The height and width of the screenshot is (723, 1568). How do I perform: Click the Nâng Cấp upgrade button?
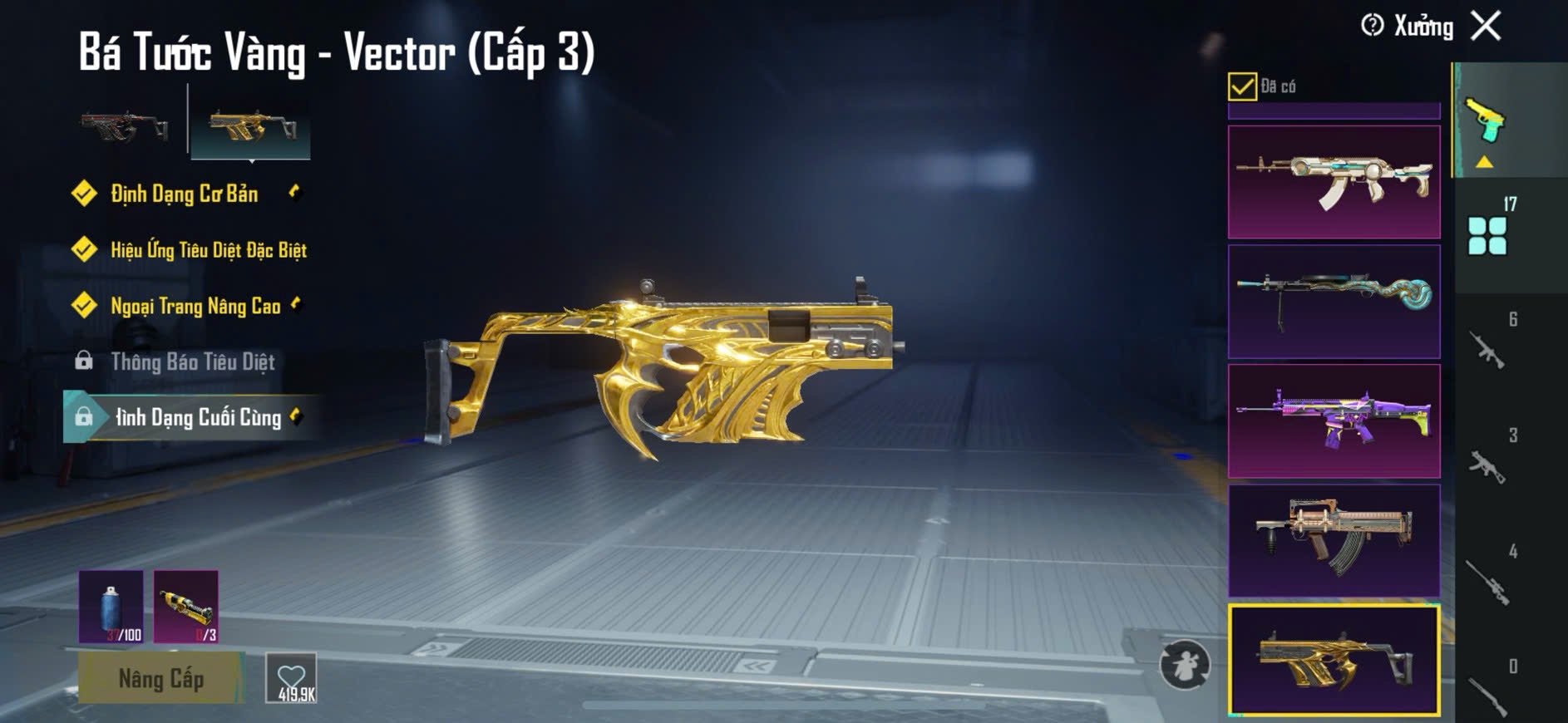point(160,678)
